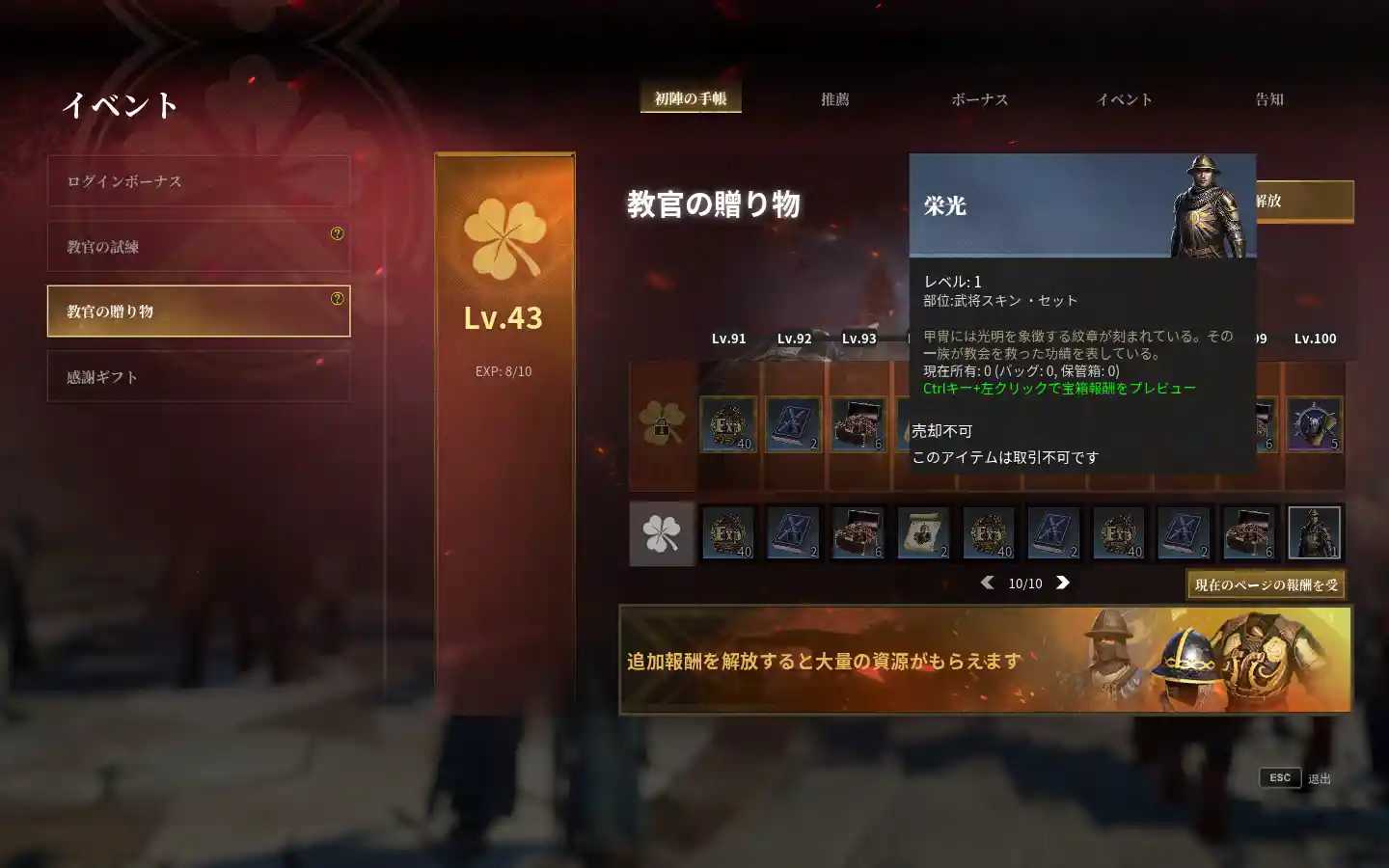The width and height of the screenshot is (1389, 868).
Task: Select the 栄光 general skin reward icon
Action: click(x=1315, y=533)
